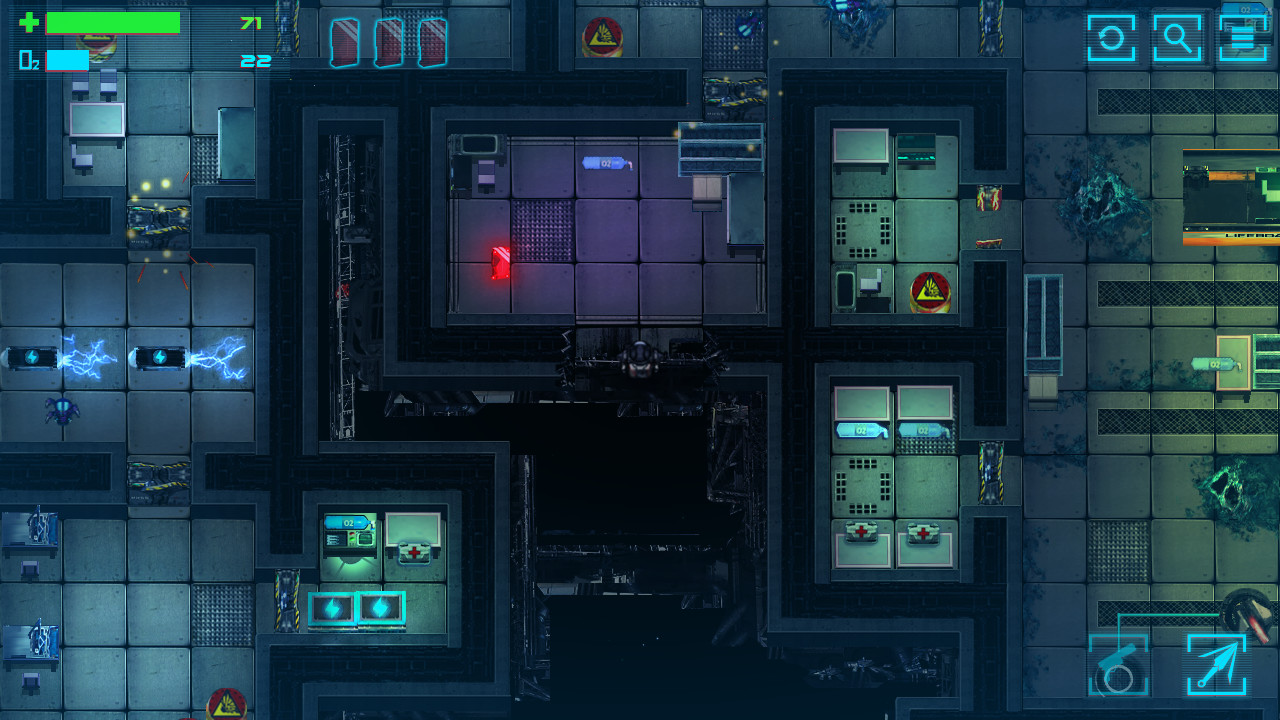1280x720 pixels.
Task: Activate a blue teleporter pad in the bottom storage room
Action: [x=332, y=605]
